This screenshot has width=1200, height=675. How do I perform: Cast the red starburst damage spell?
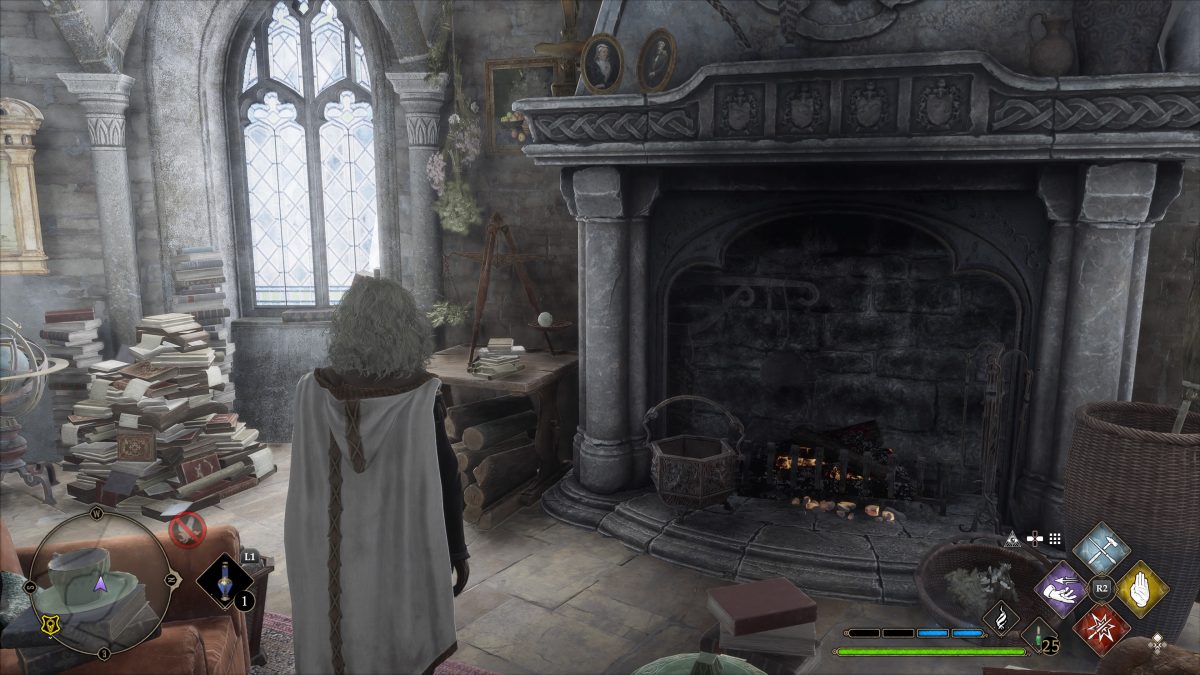[x=1101, y=629]
